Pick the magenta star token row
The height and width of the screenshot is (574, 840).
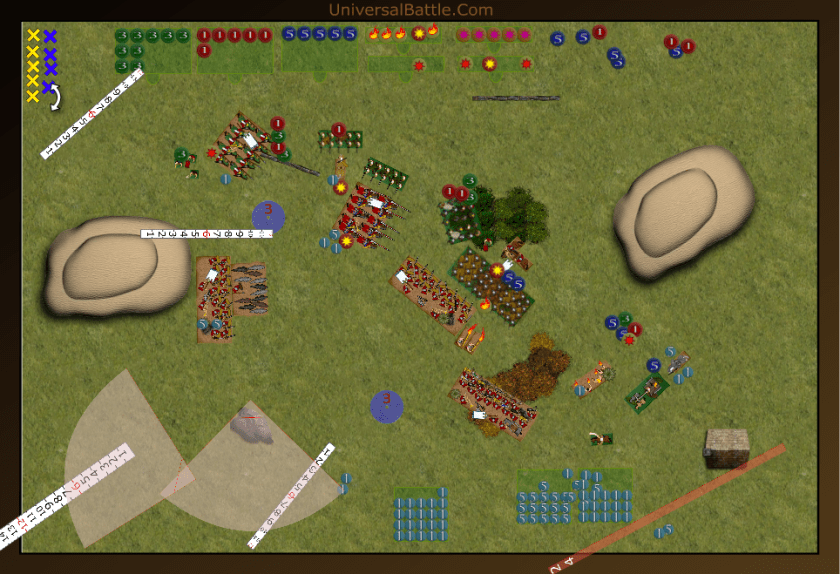pos(492,35)
